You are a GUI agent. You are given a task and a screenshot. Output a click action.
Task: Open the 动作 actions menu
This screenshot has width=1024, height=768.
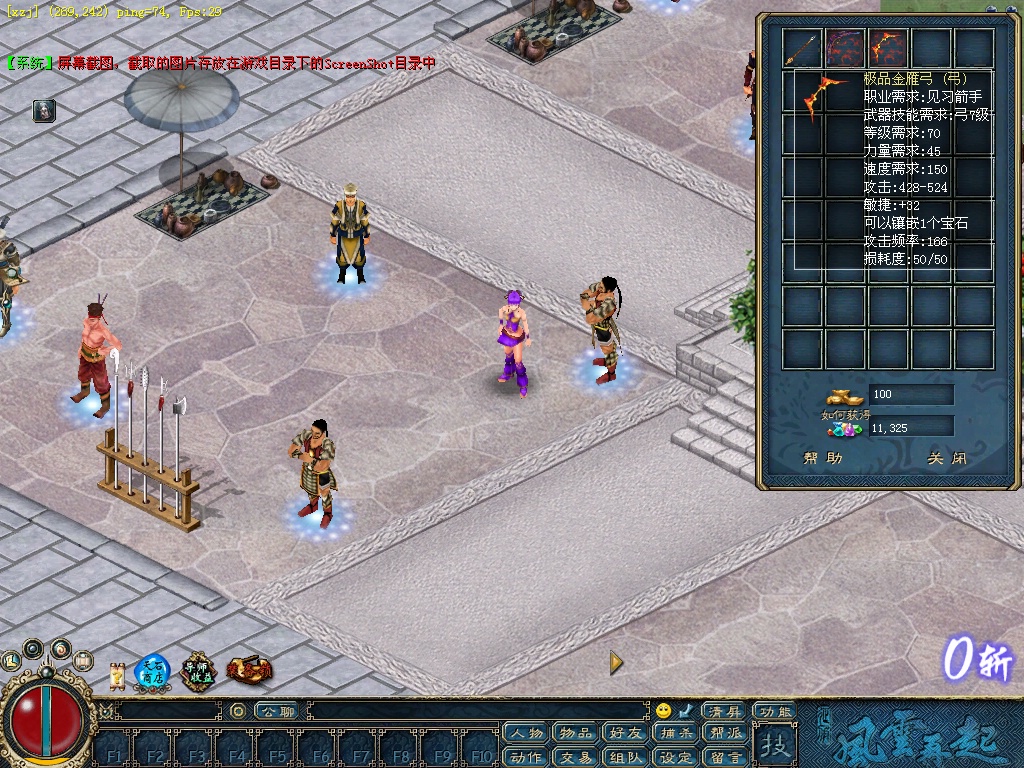[526, 757]
